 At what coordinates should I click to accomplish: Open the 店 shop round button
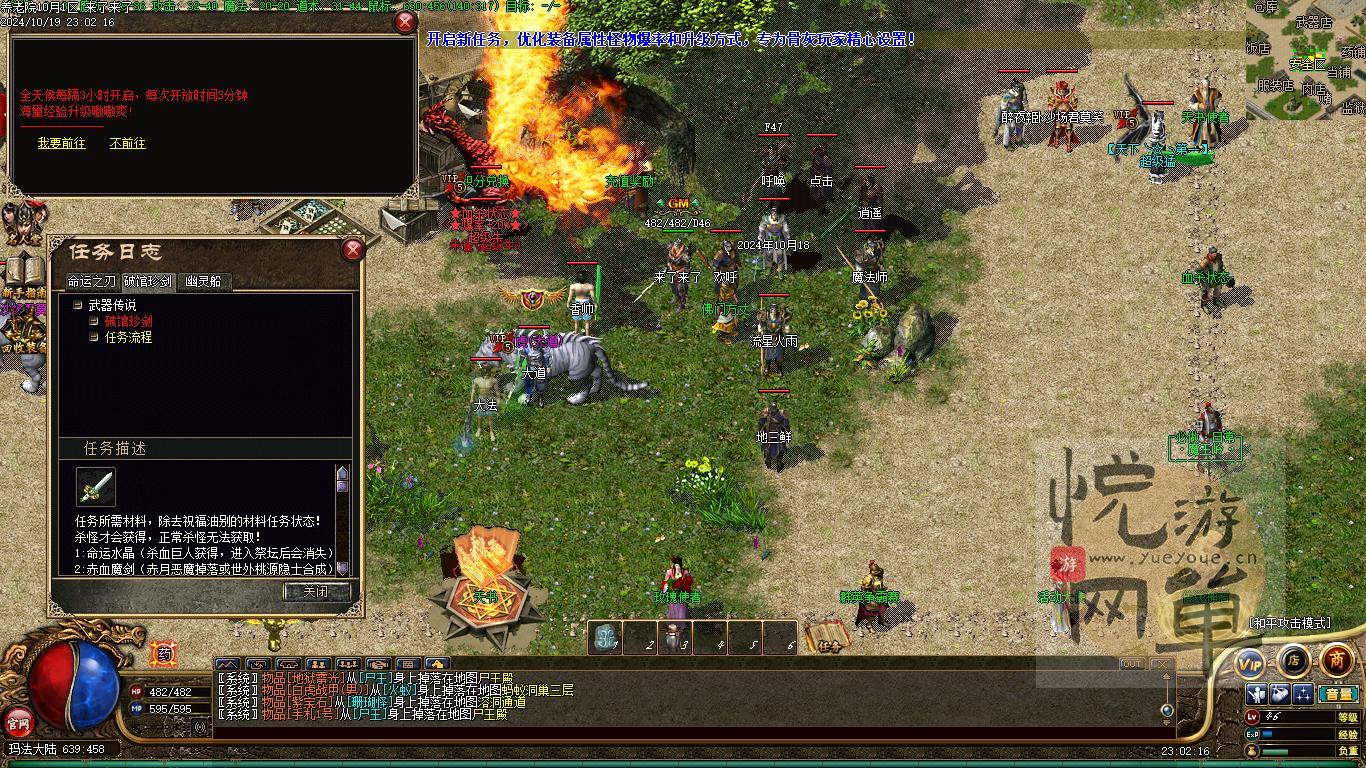pyautogui.click(x=1293, y=660)
